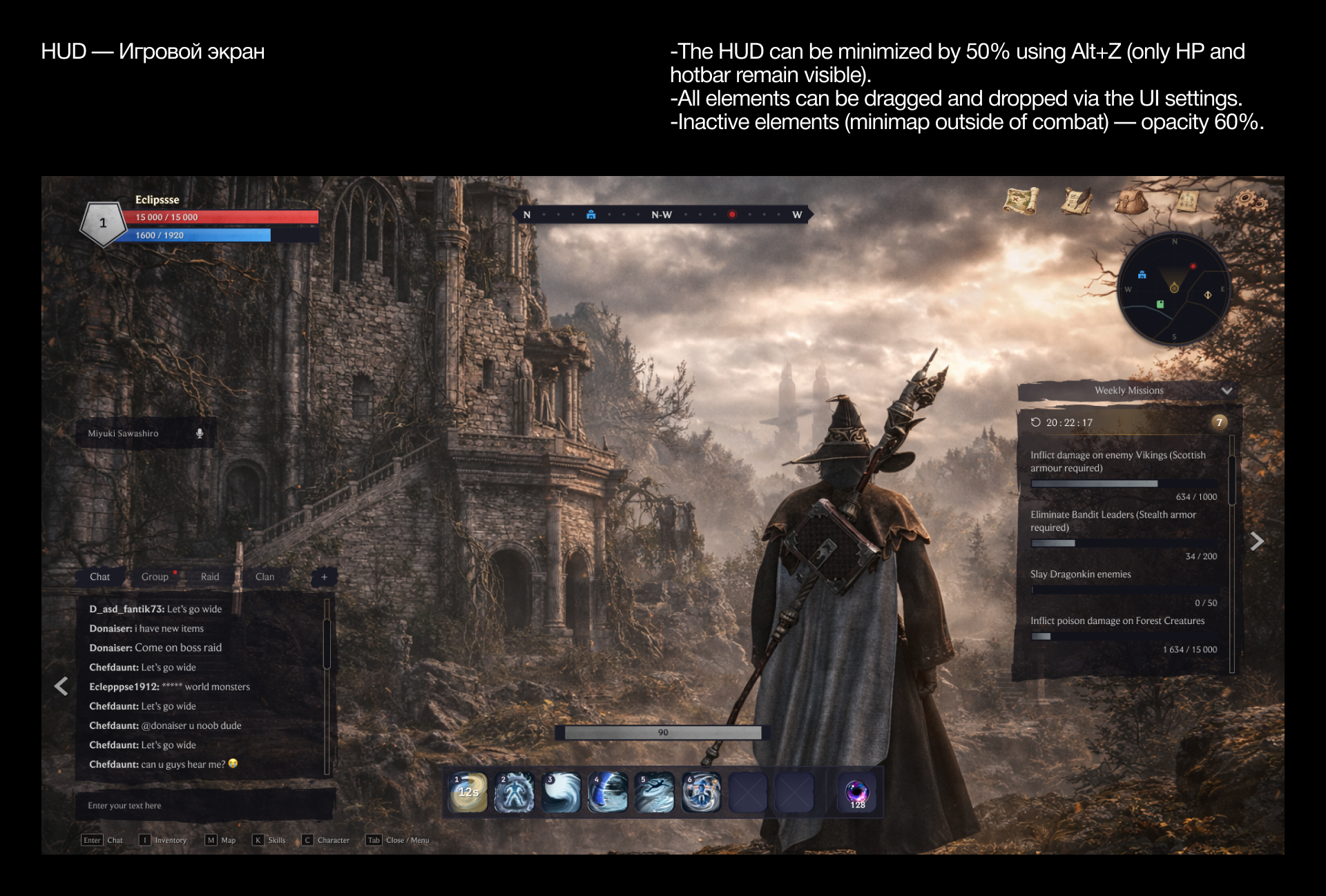The image size is (1326, 896).
Task: Toggle the microphone next to Miyuki Sawashiro
Action: [x=200, y=433]
